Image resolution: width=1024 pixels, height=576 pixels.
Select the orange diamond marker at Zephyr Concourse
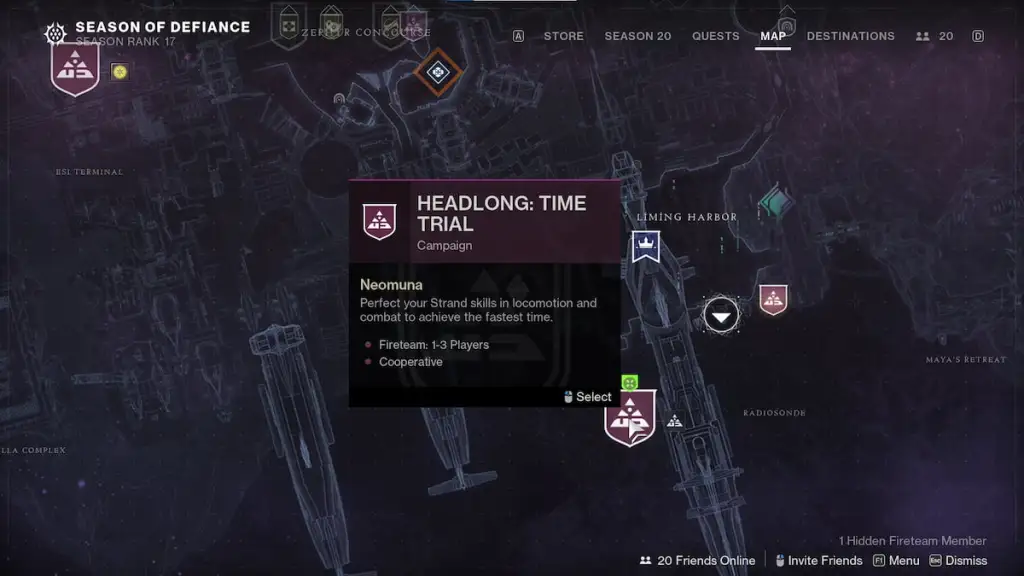pyautogui.click(x=437, y=72)
